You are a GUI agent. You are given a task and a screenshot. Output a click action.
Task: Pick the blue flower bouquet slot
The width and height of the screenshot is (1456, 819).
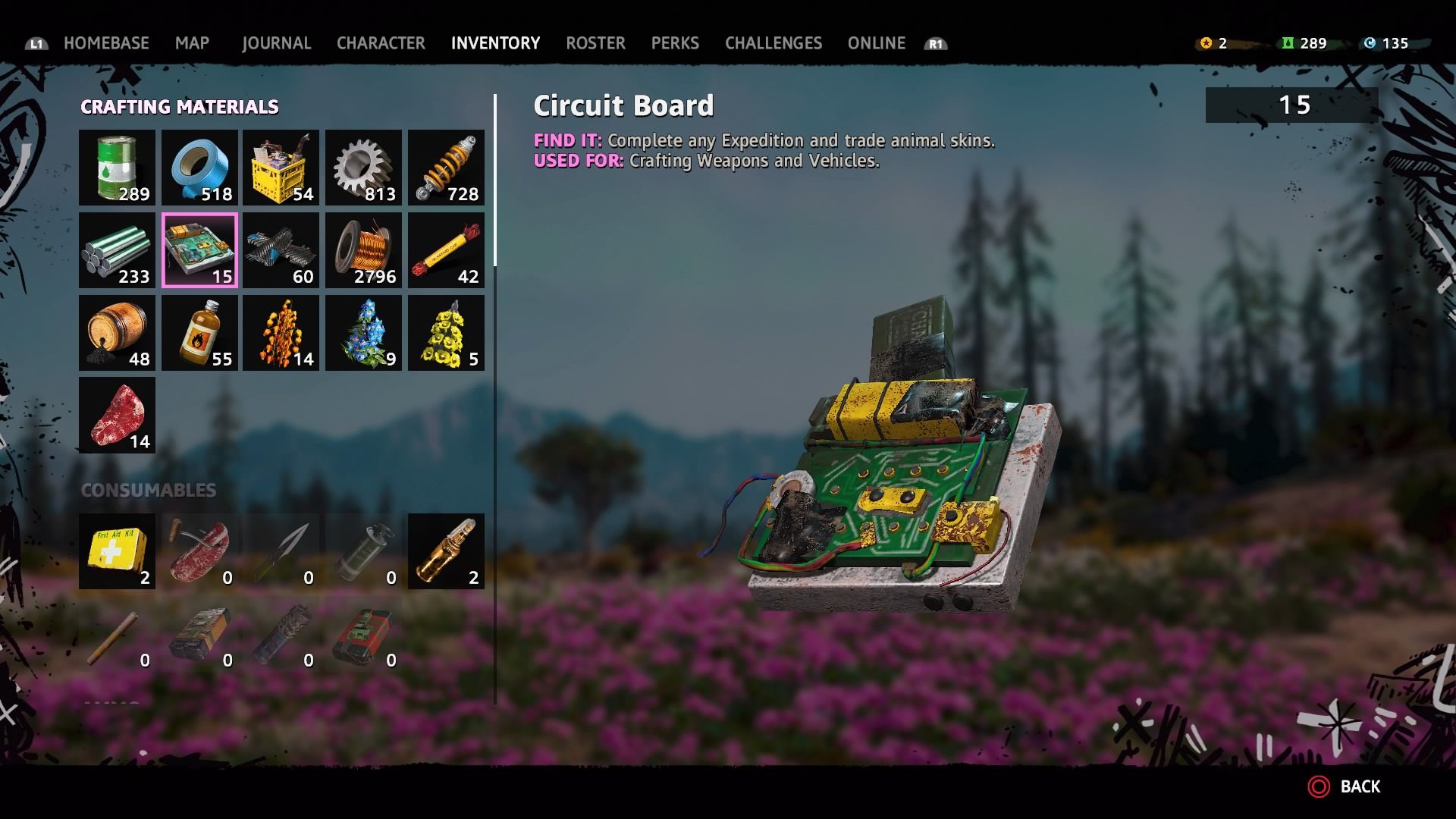click(x=363, y=333)
